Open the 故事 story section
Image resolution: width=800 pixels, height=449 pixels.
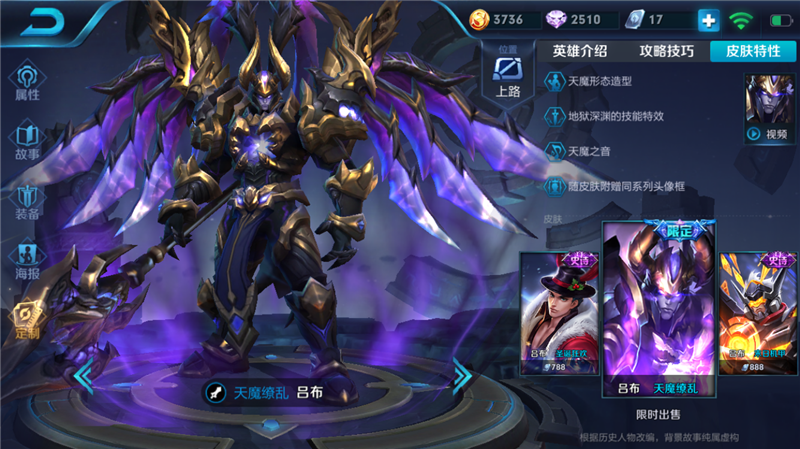coord(27,141)
